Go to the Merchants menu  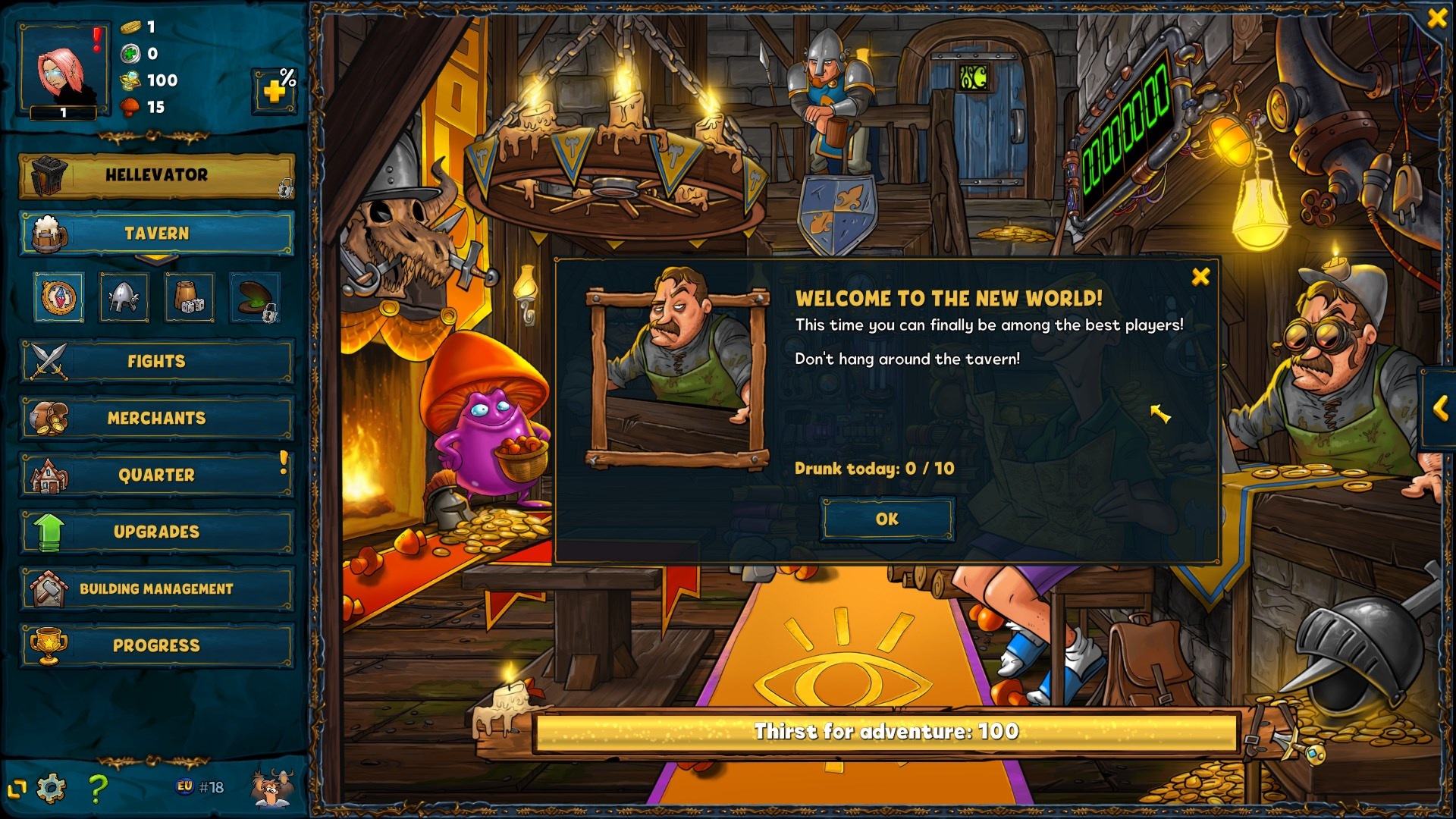(156, 419)
